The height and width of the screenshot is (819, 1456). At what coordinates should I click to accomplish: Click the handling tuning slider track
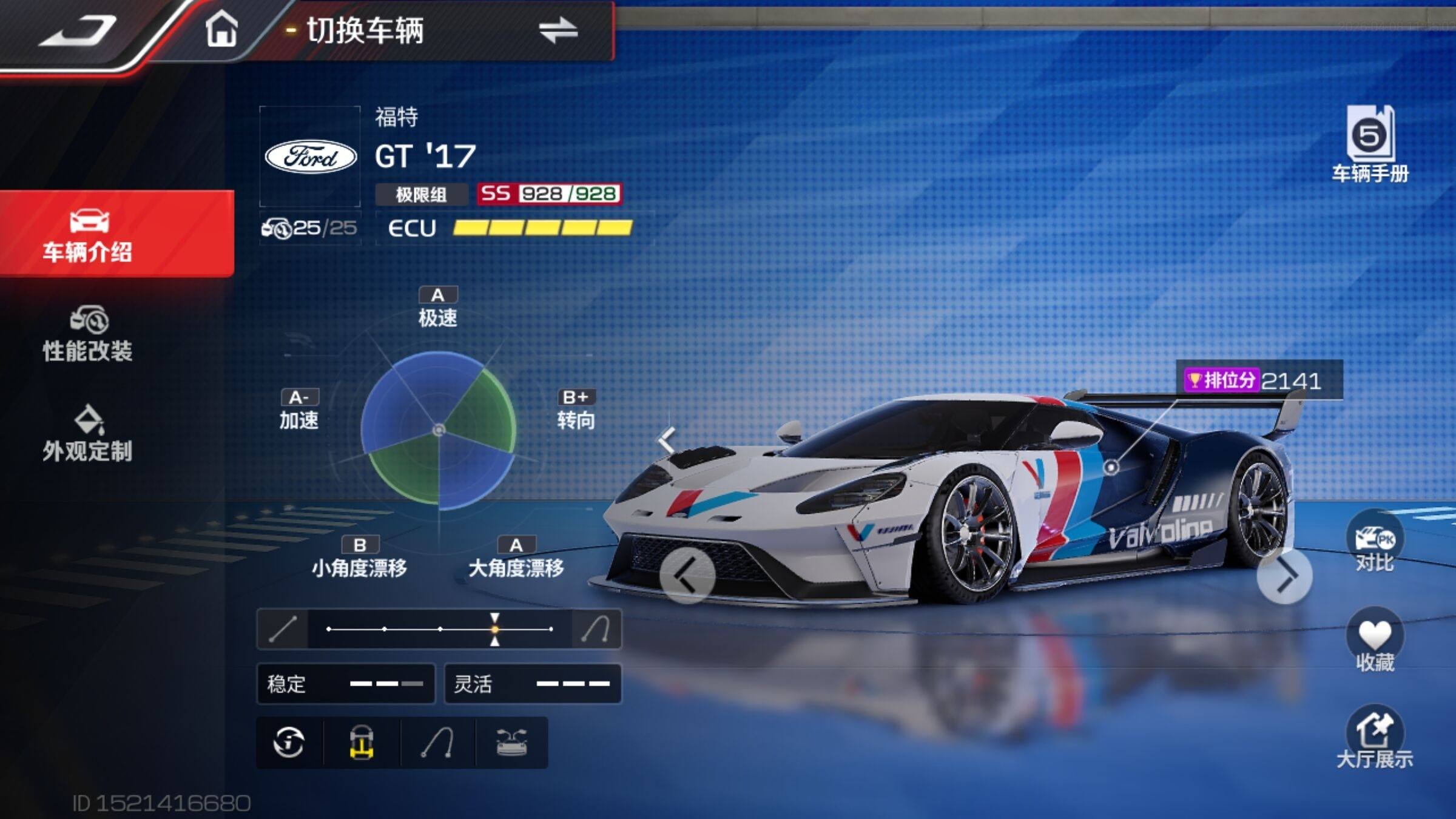(439, 629)
